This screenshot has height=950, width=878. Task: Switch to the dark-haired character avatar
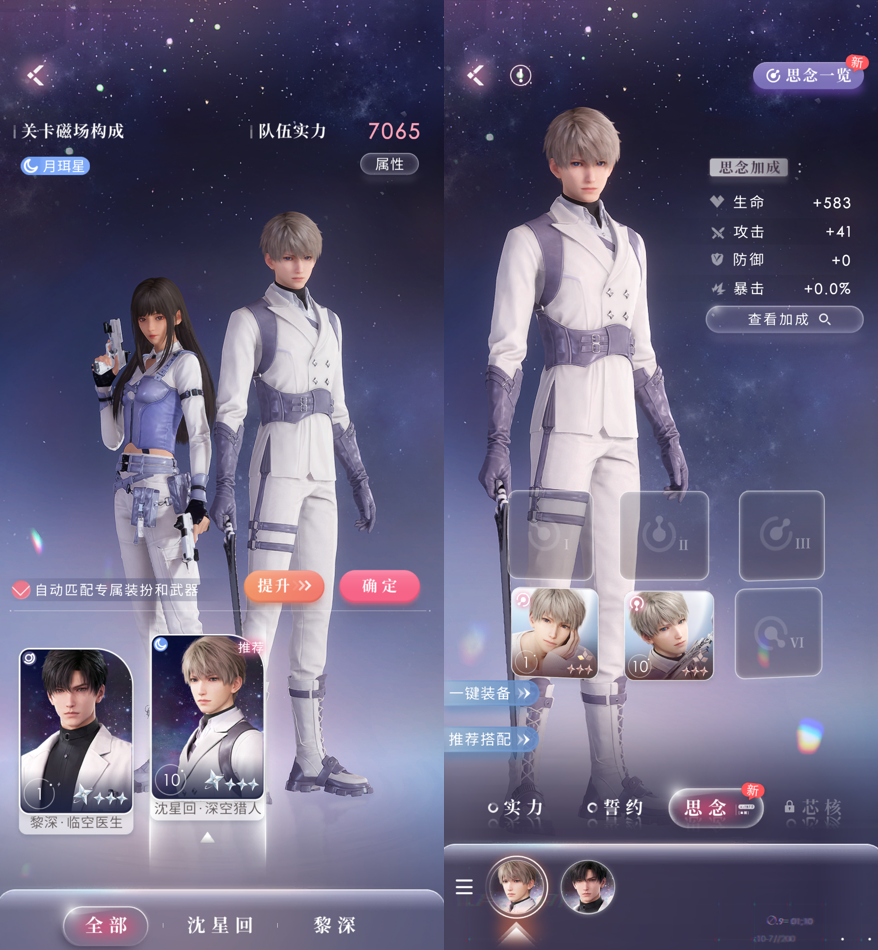[x=587, y=887]
